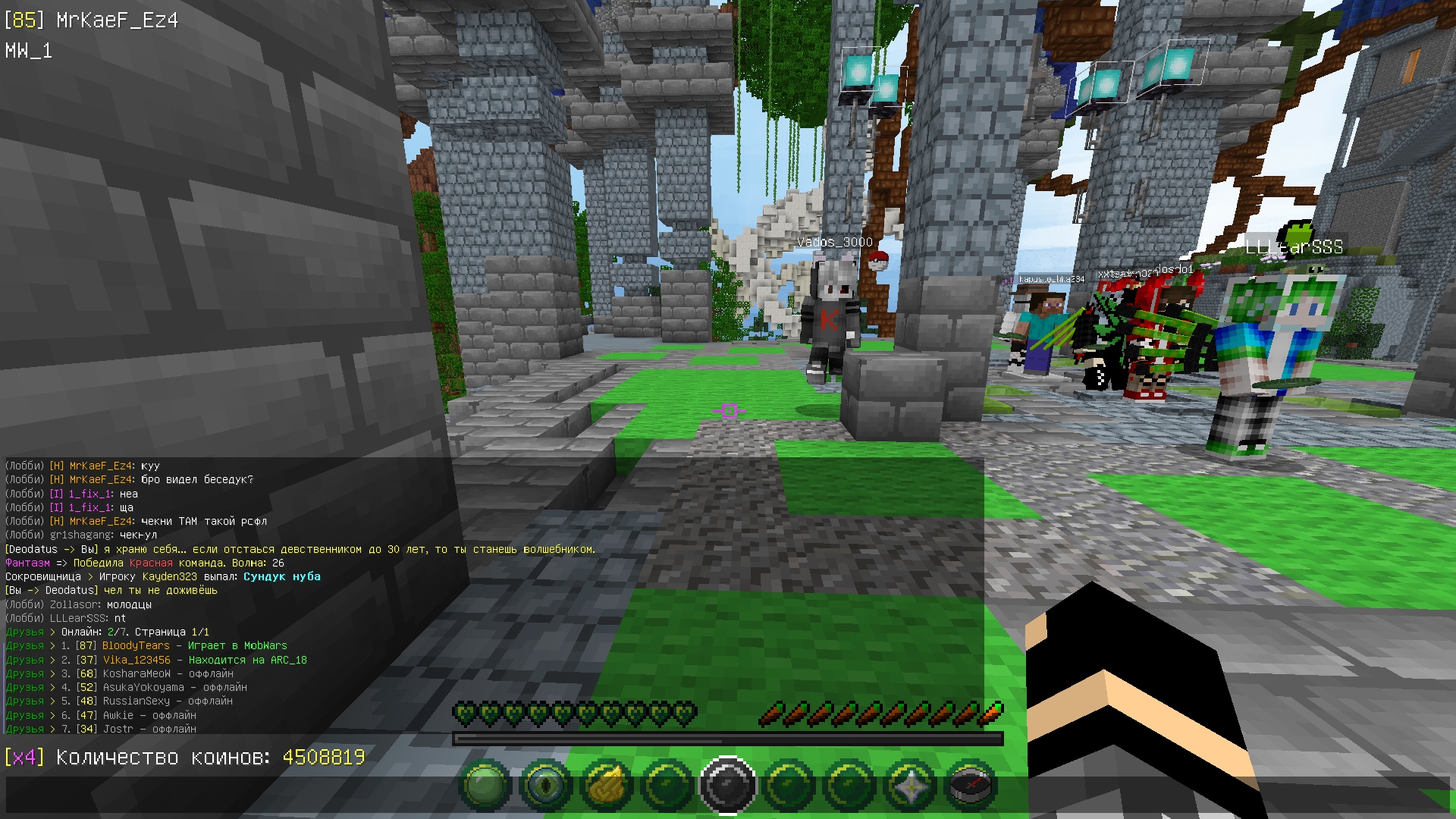Select the green slimeball hotbar slot

click(x=485, y=786)
